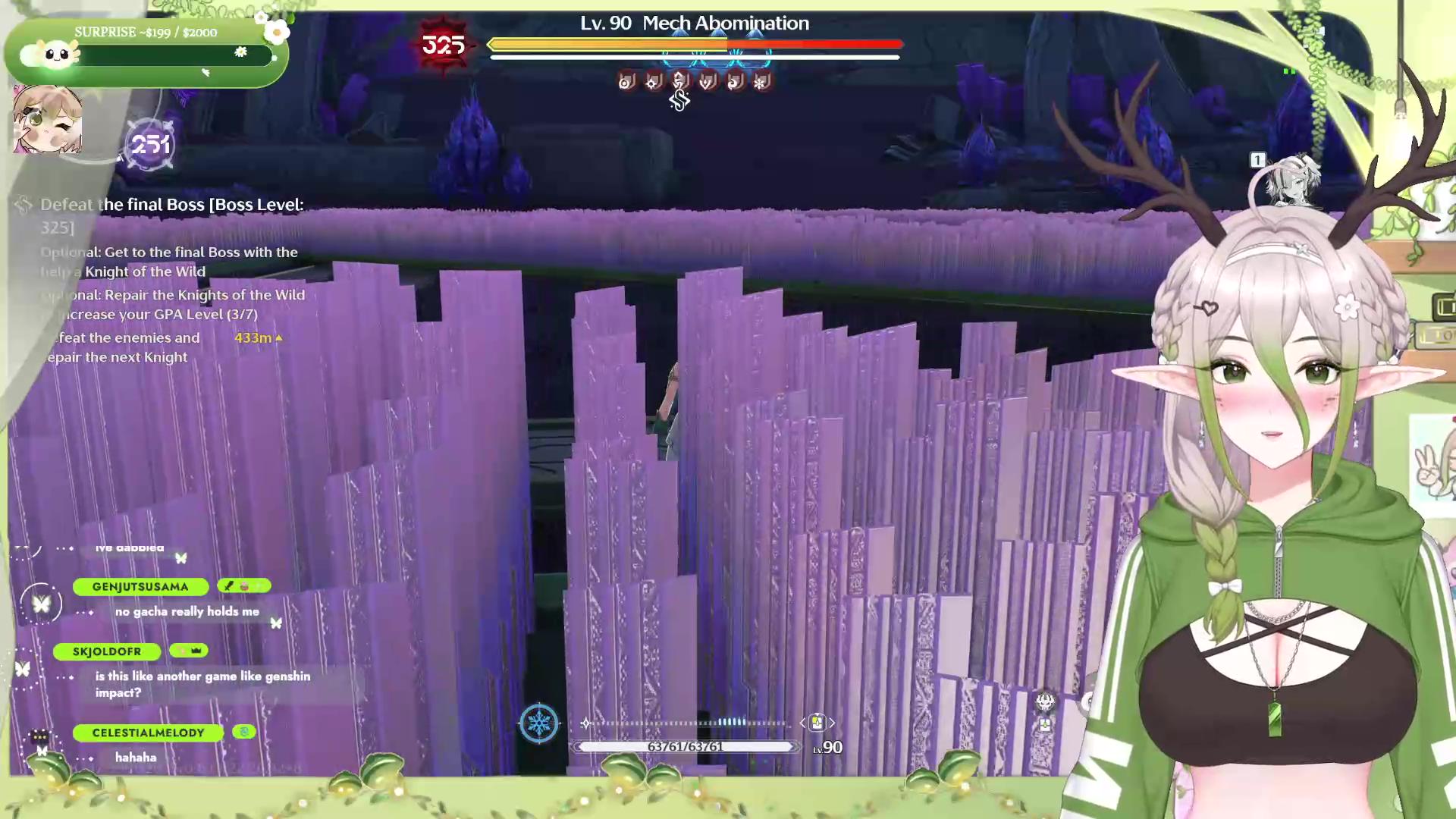Click the yellow quick-use gadget icon between the arrows
This screenshot has width=1456, height=819.
tap(817, 723)
